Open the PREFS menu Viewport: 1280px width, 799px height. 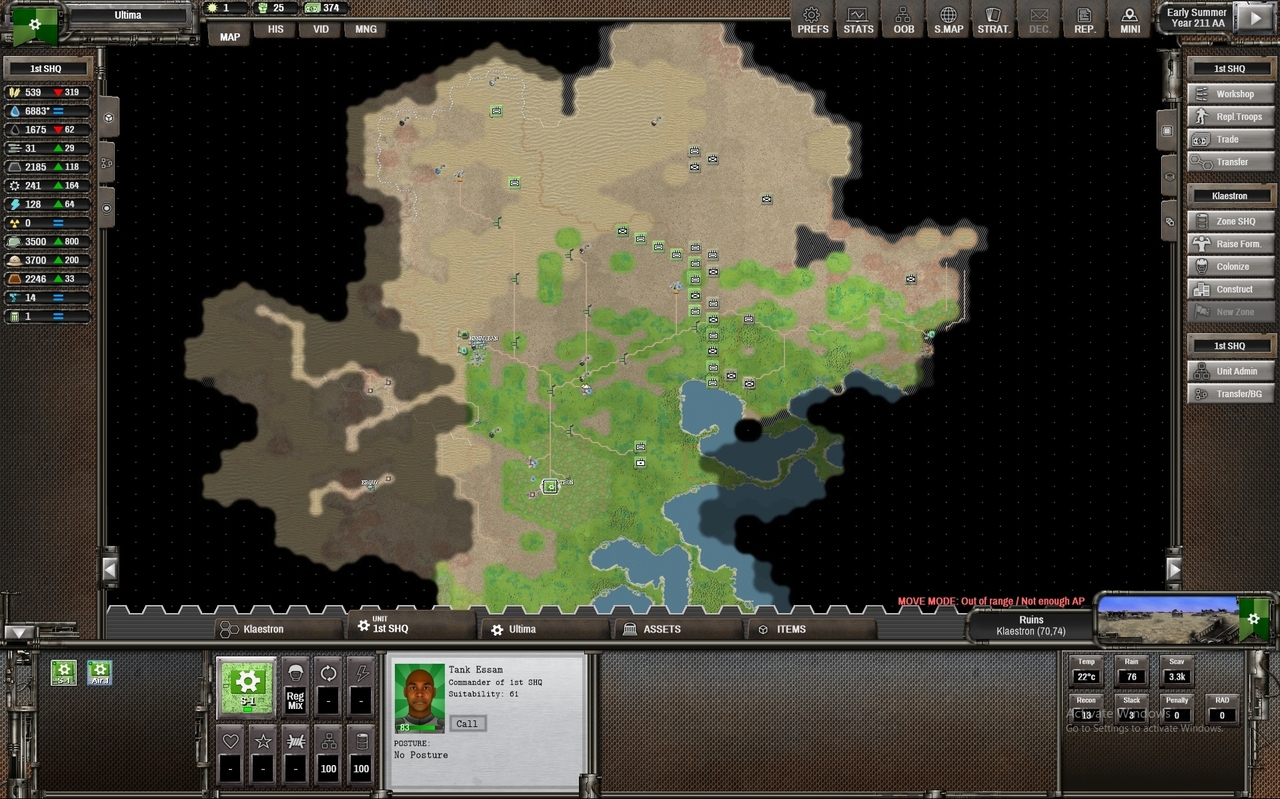pyautogui.click(x=812, y=20)
